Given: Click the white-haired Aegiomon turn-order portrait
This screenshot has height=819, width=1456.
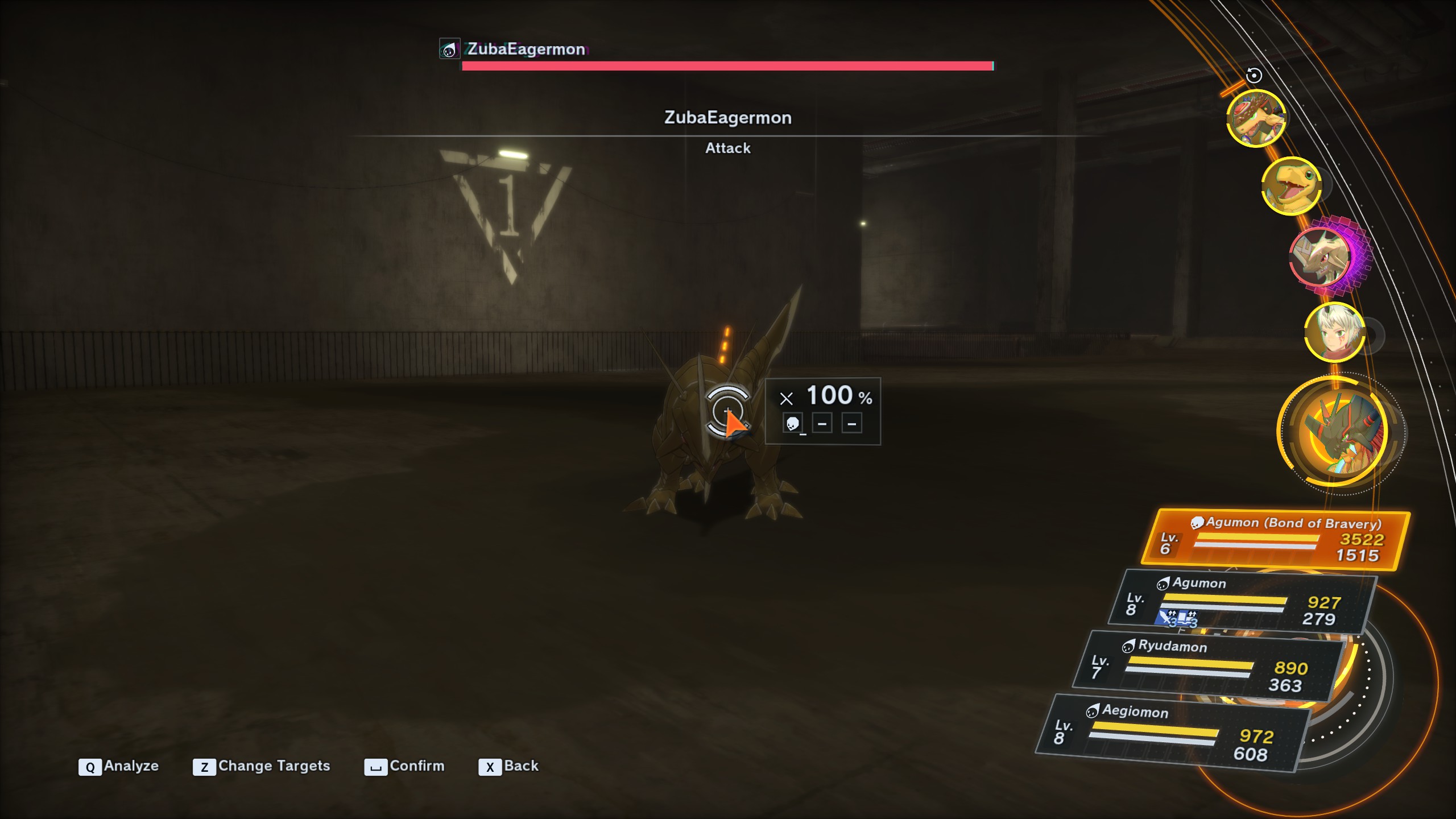Looking at the screenshot, I should pos(1334,333).
